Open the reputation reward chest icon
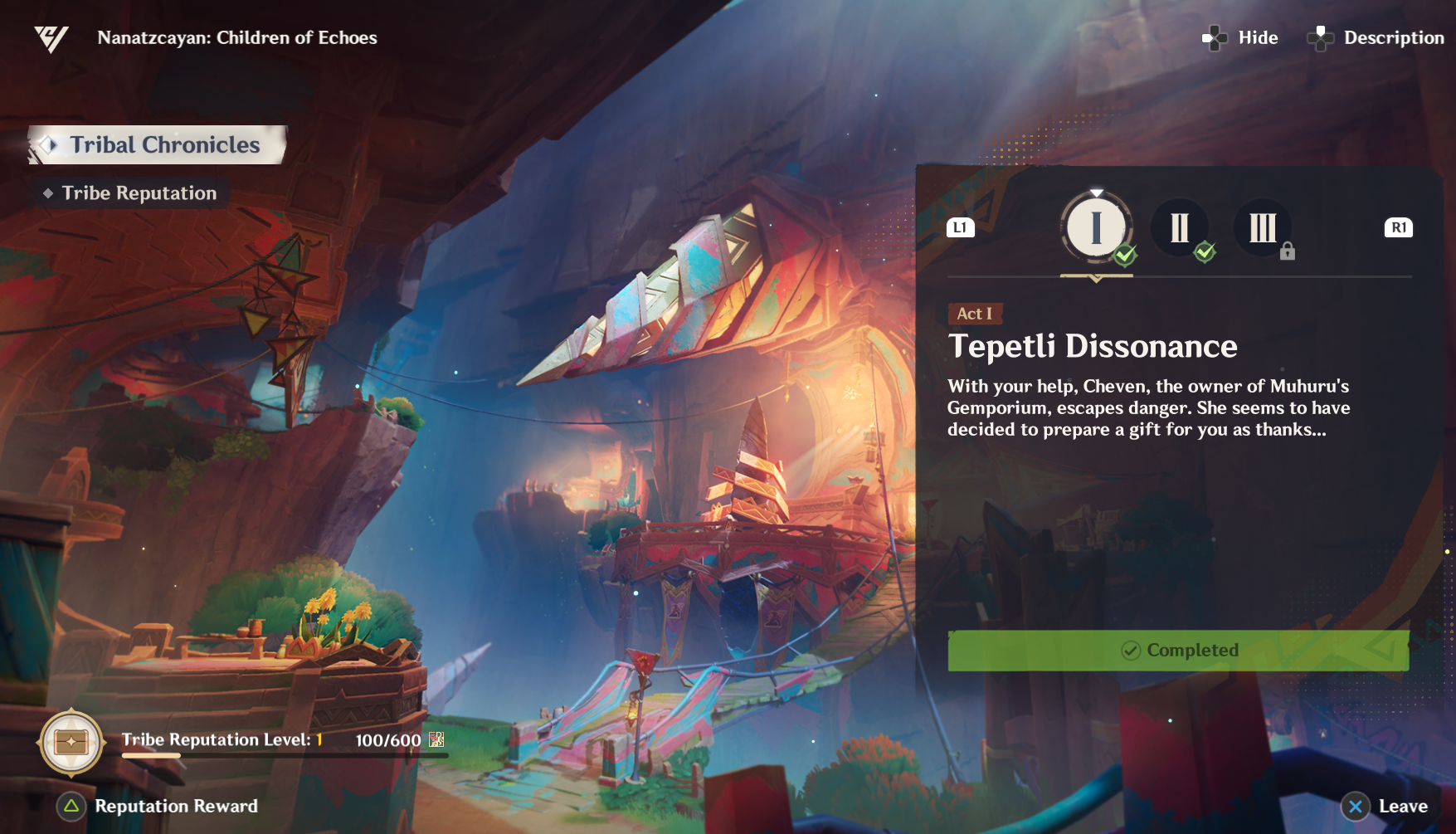1456x834 pixels. coord(71,742)
